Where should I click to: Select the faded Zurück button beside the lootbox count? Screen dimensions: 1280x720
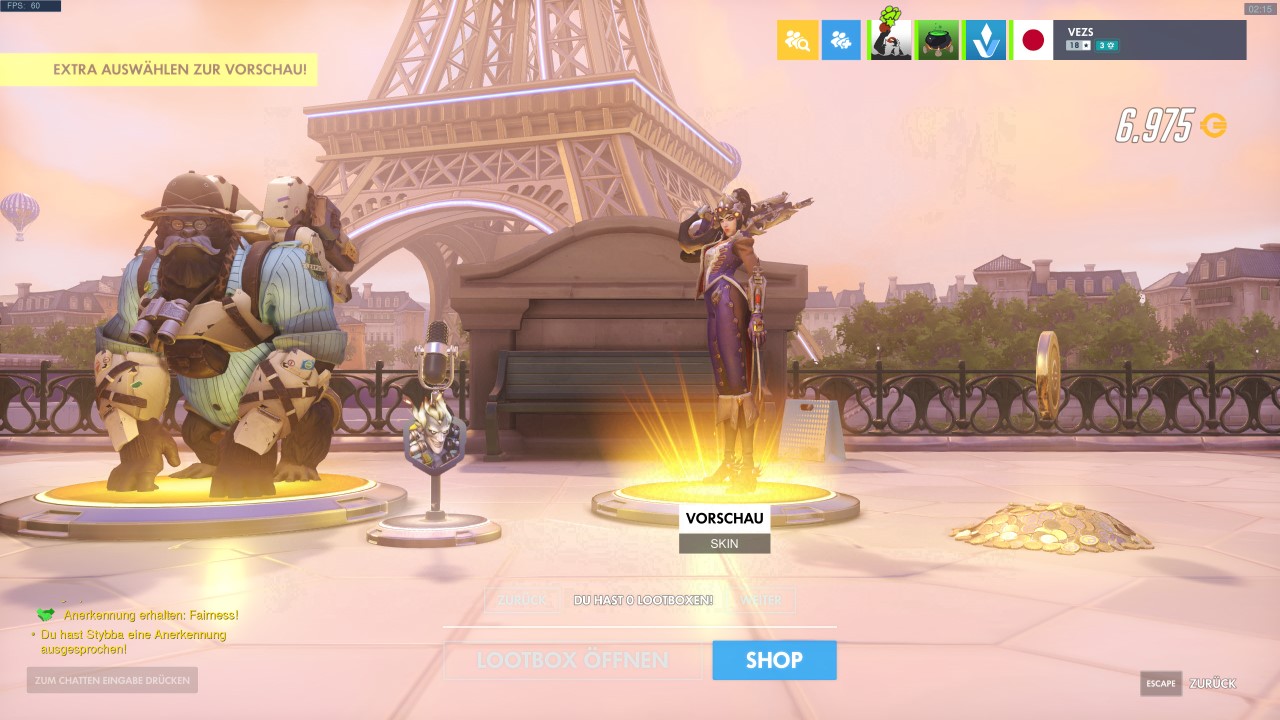pyautogui.click(x=522, y=600)
